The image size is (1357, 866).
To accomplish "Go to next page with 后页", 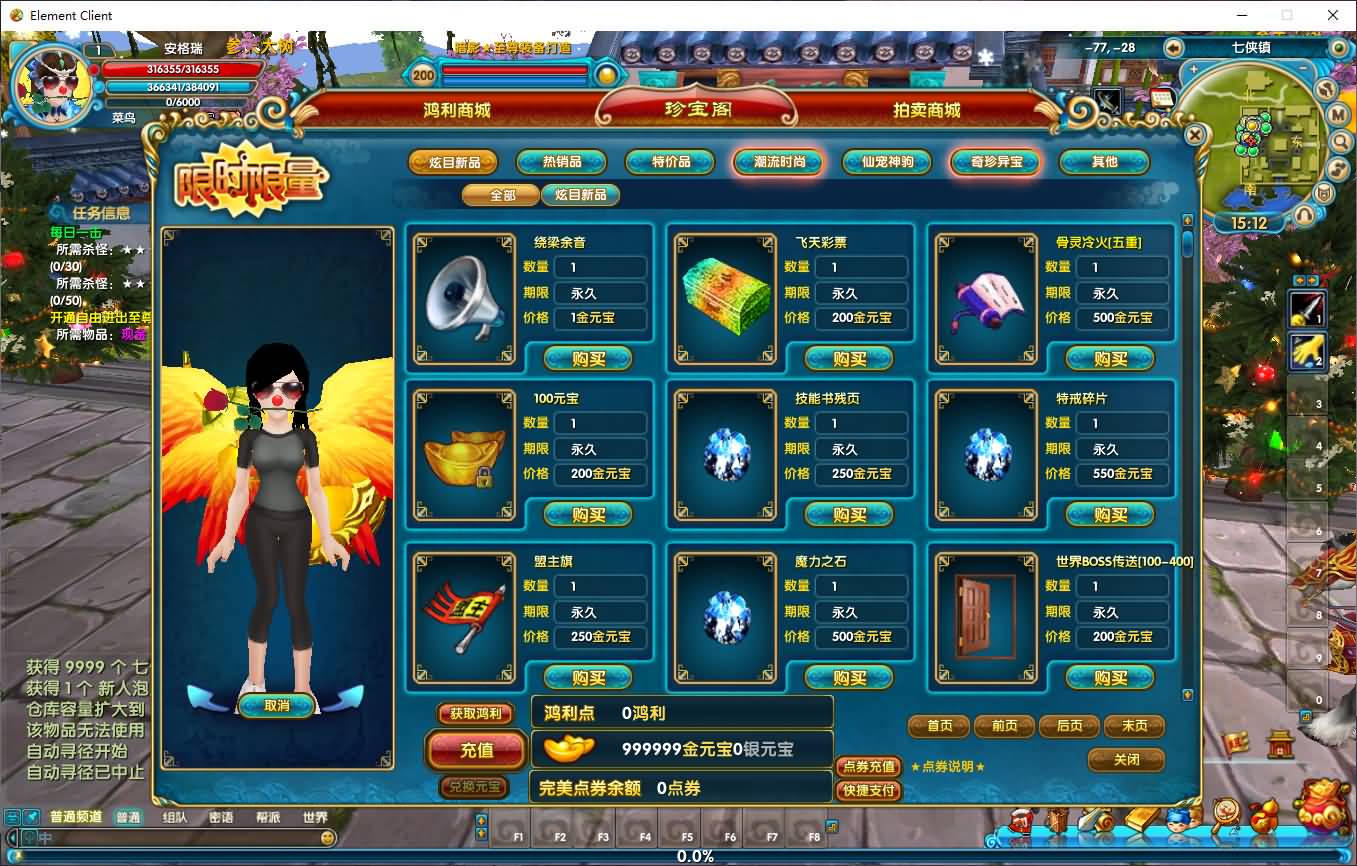I will 1069,726.
